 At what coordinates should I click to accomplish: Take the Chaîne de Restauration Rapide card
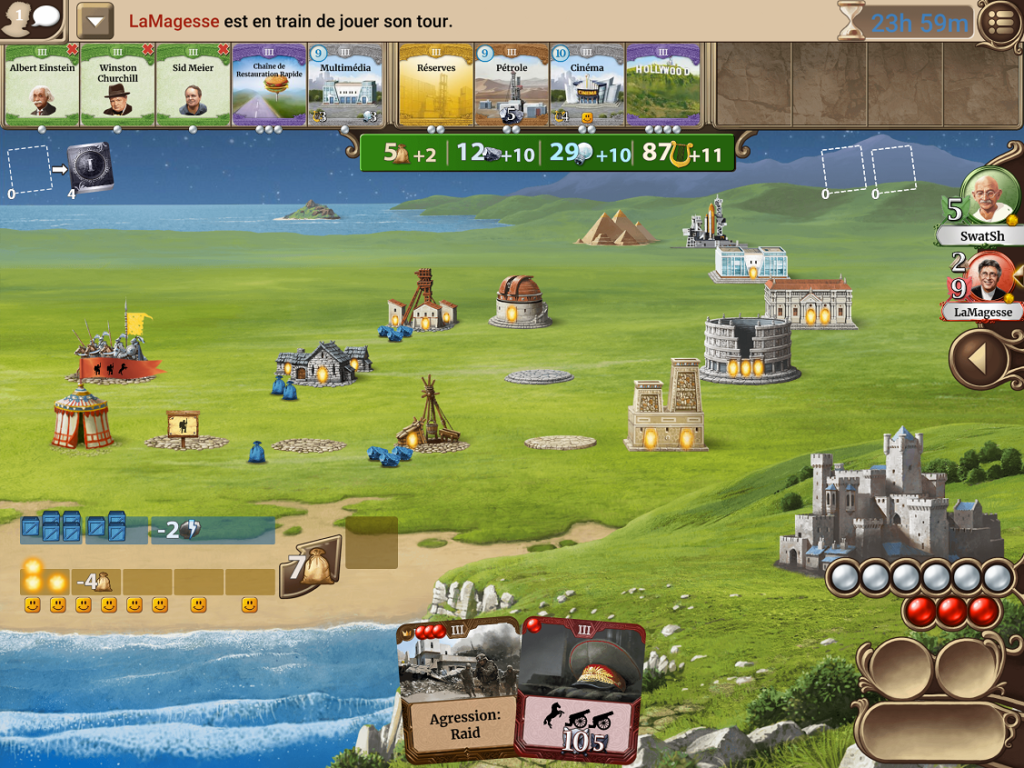tap(269, 86)
